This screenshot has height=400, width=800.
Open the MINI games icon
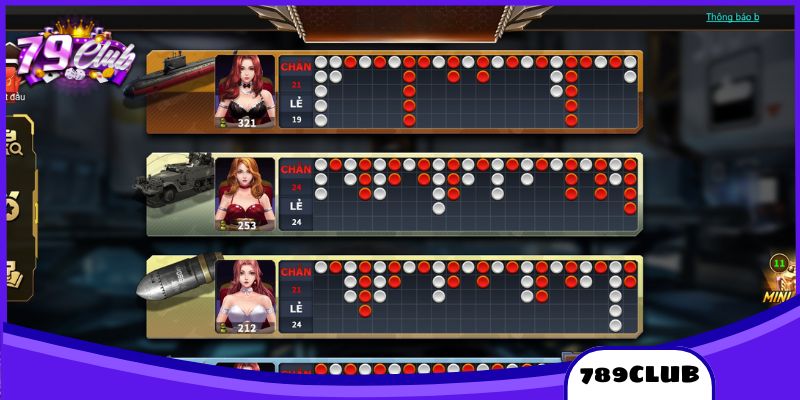[x=779, y=280]
